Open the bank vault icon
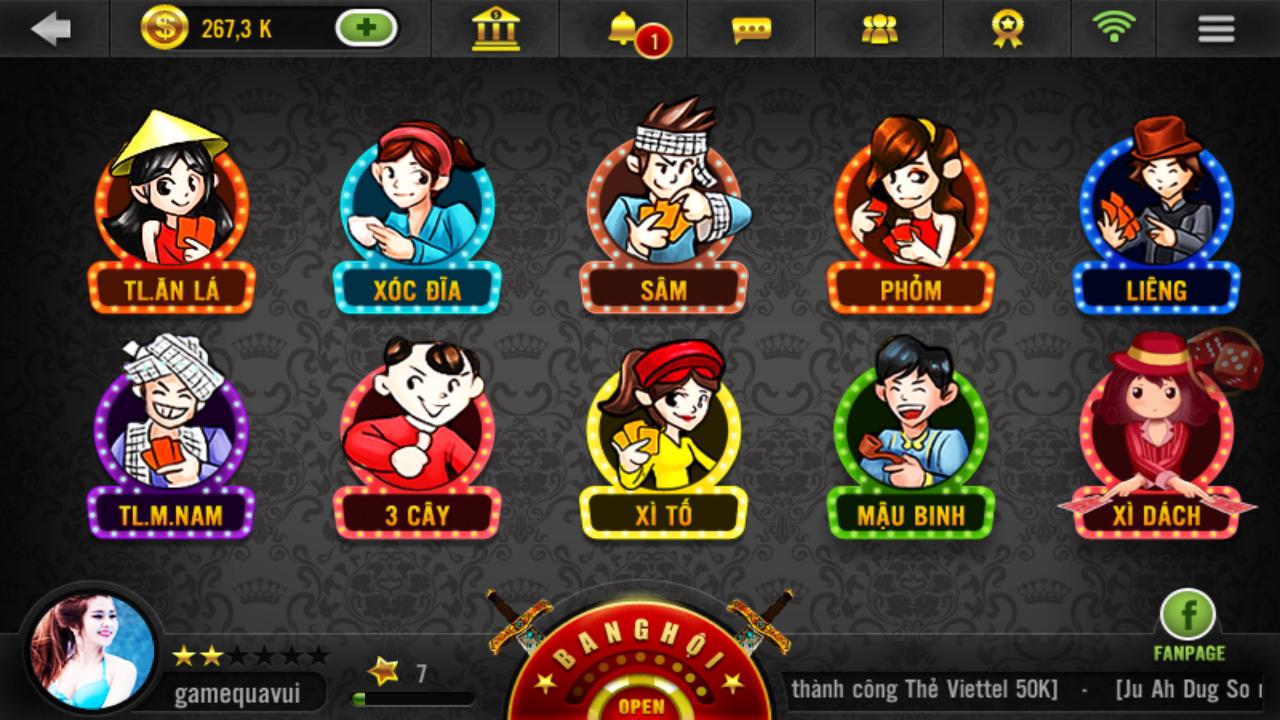The image size is (1280, 720). click(x=495, y=30)
